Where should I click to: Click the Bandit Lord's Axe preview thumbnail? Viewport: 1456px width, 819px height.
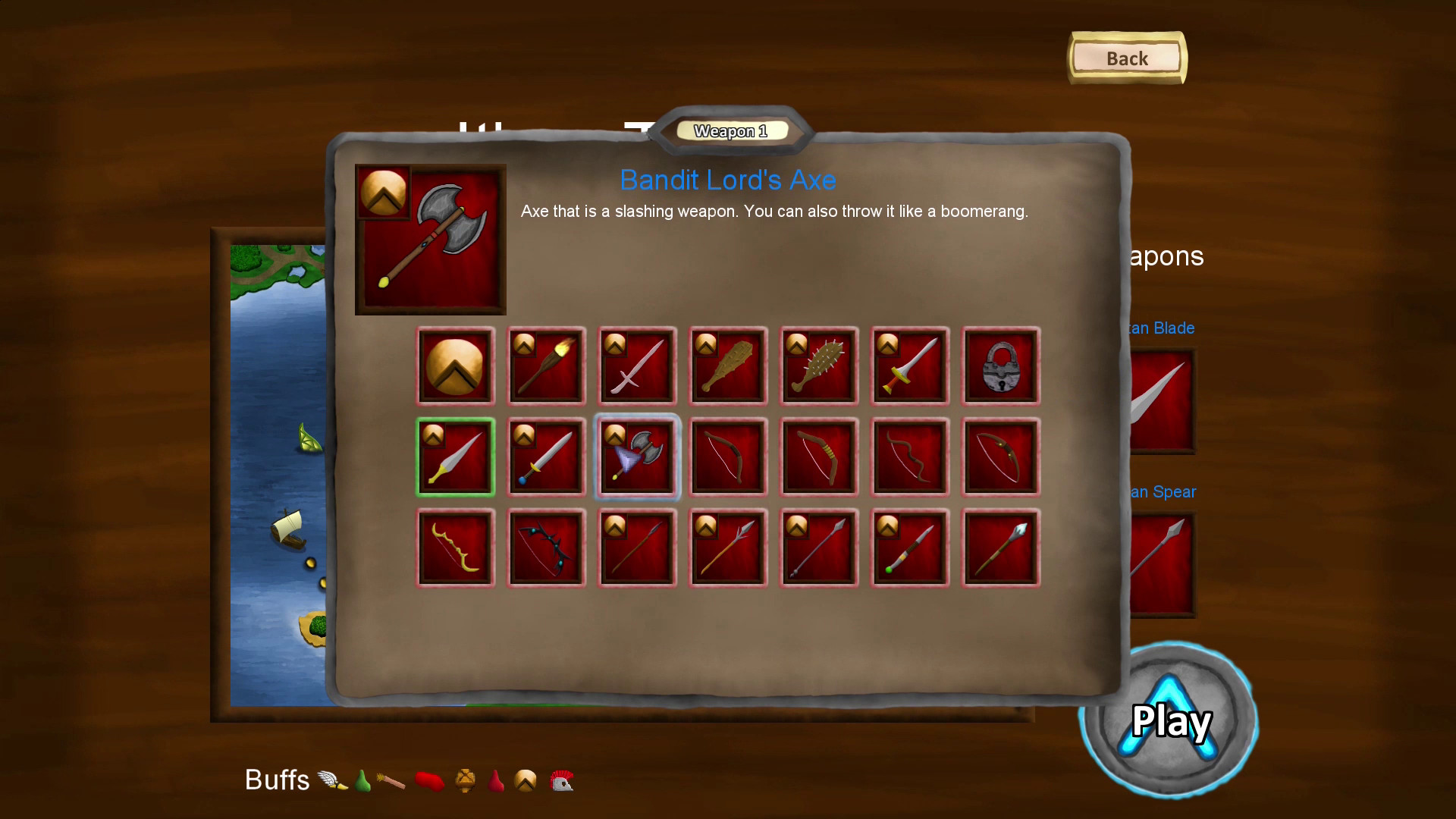coord(430,239)
